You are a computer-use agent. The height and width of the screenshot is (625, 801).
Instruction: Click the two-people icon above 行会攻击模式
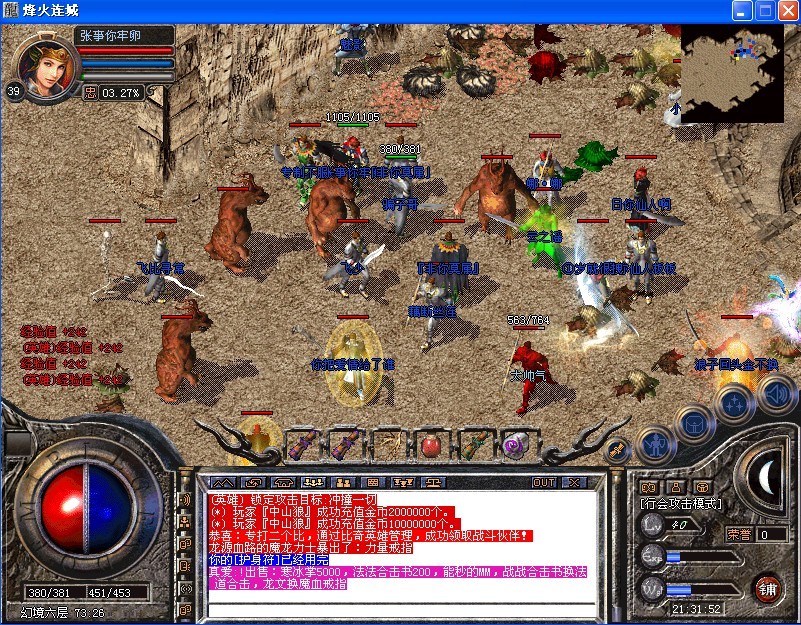click(x=647, y=488)
